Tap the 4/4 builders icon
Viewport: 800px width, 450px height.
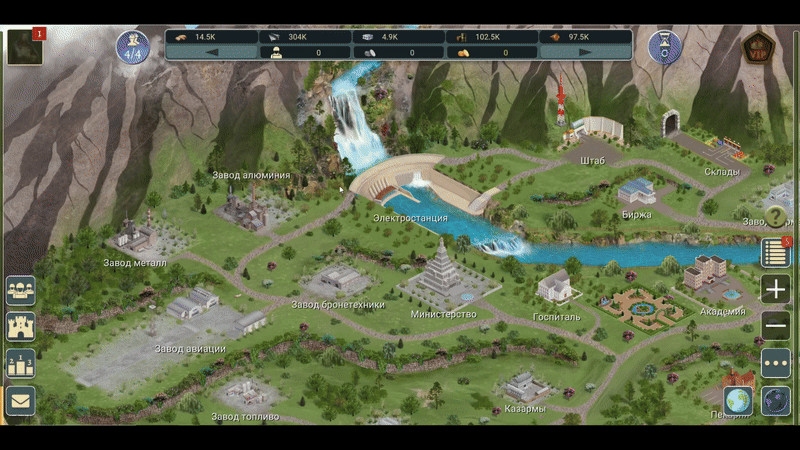(133, 47)
